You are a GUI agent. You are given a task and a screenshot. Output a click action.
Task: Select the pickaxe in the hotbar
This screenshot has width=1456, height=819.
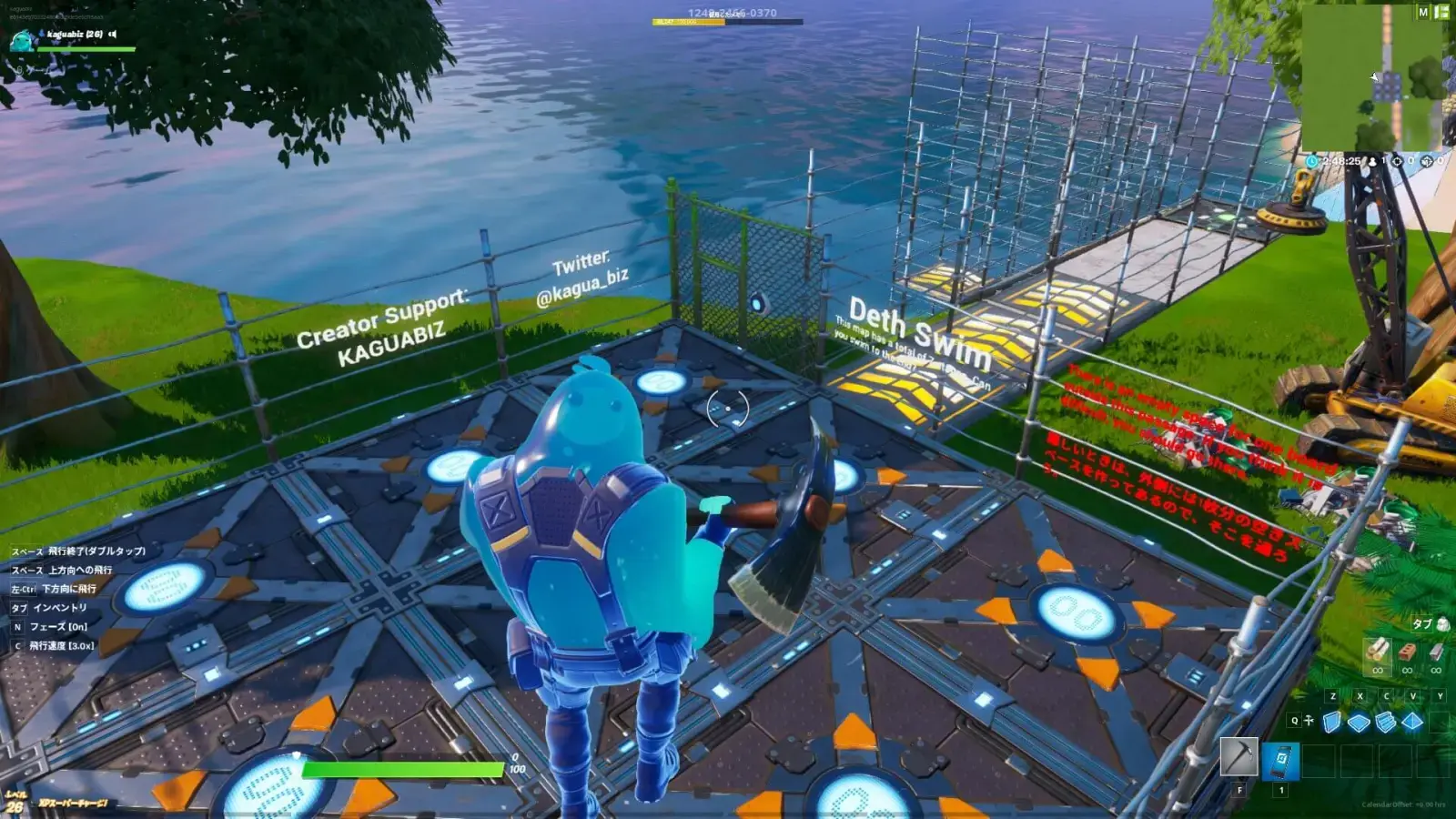(x=1239, y=755)
